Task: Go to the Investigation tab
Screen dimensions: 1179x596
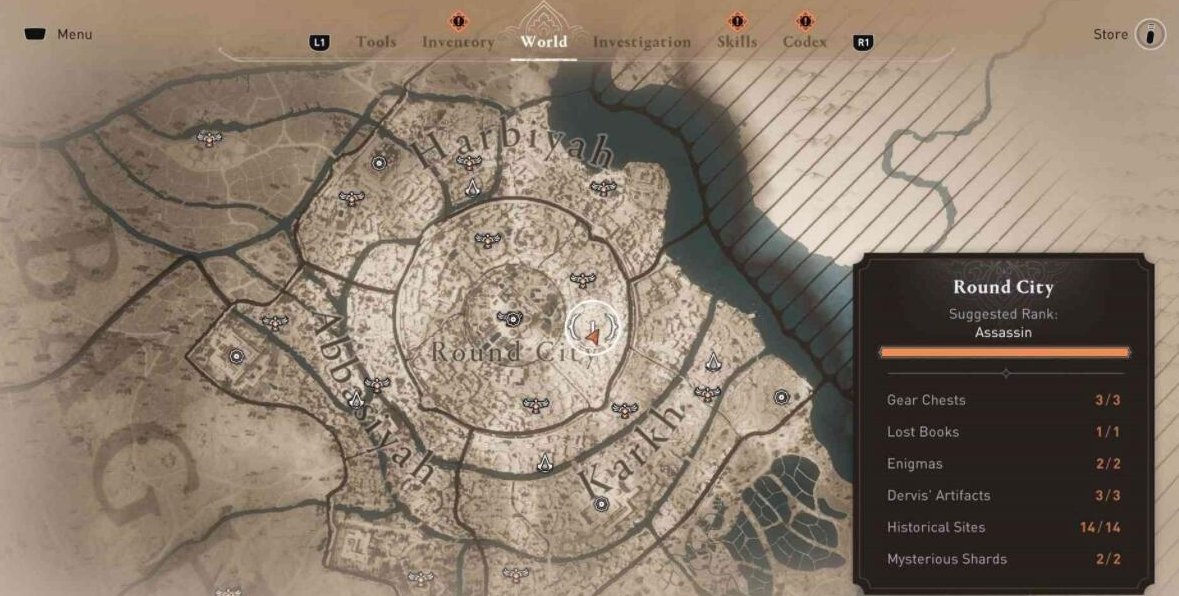Action: (641, 42)
